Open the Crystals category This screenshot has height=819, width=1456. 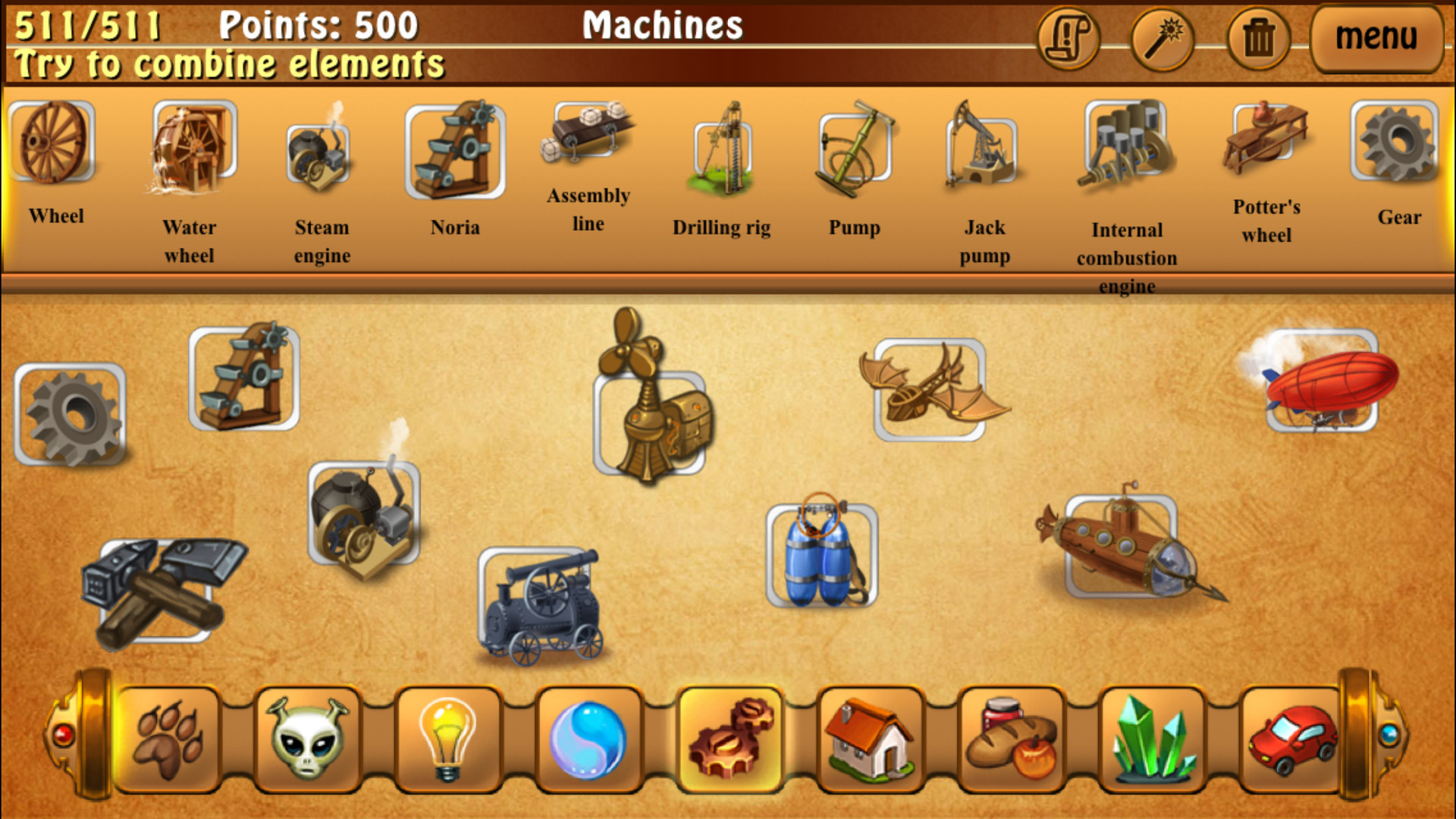1153,739
